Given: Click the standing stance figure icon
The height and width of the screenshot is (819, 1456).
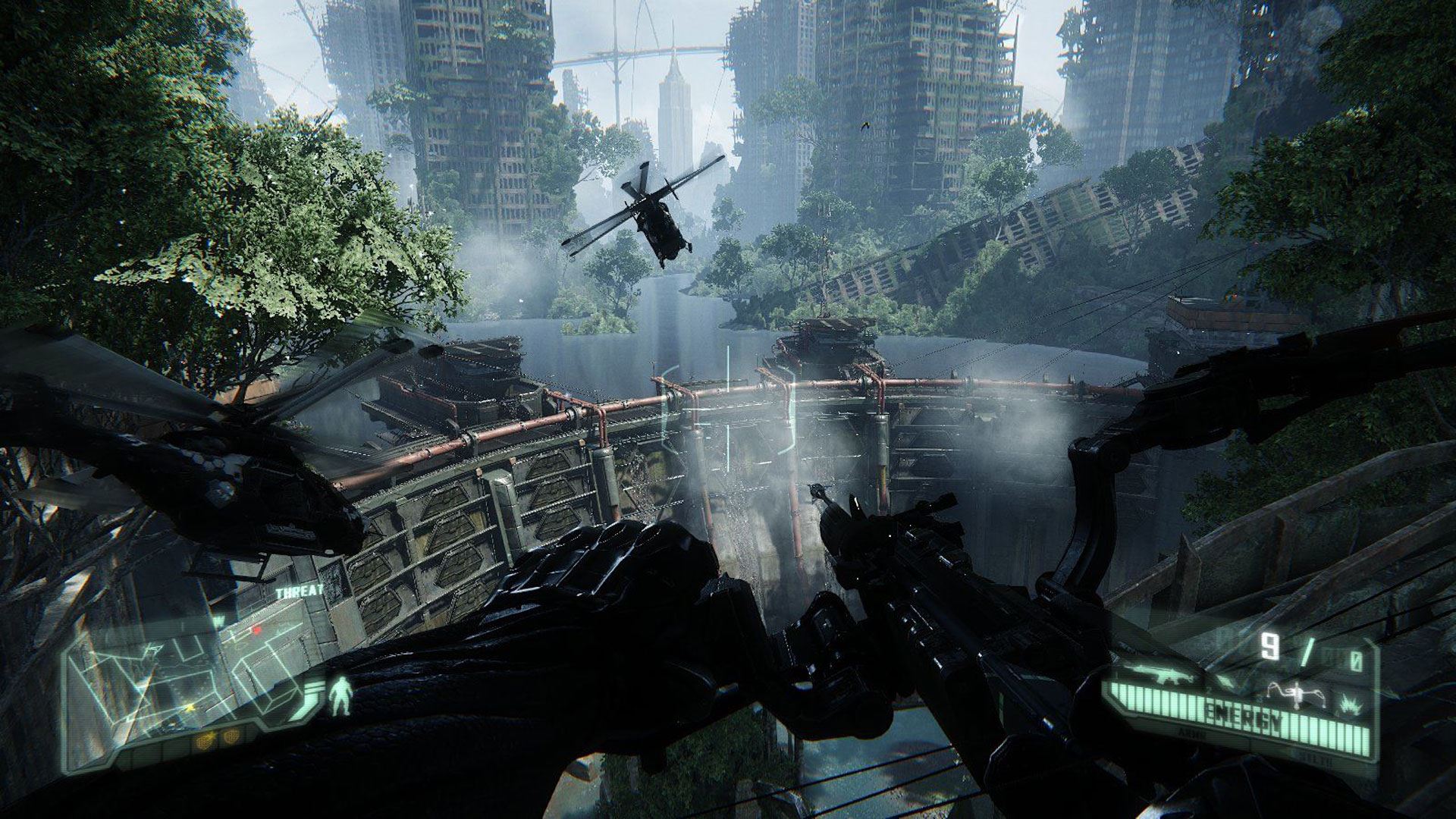Looking at the screenshot, I should tap(339, 696).
